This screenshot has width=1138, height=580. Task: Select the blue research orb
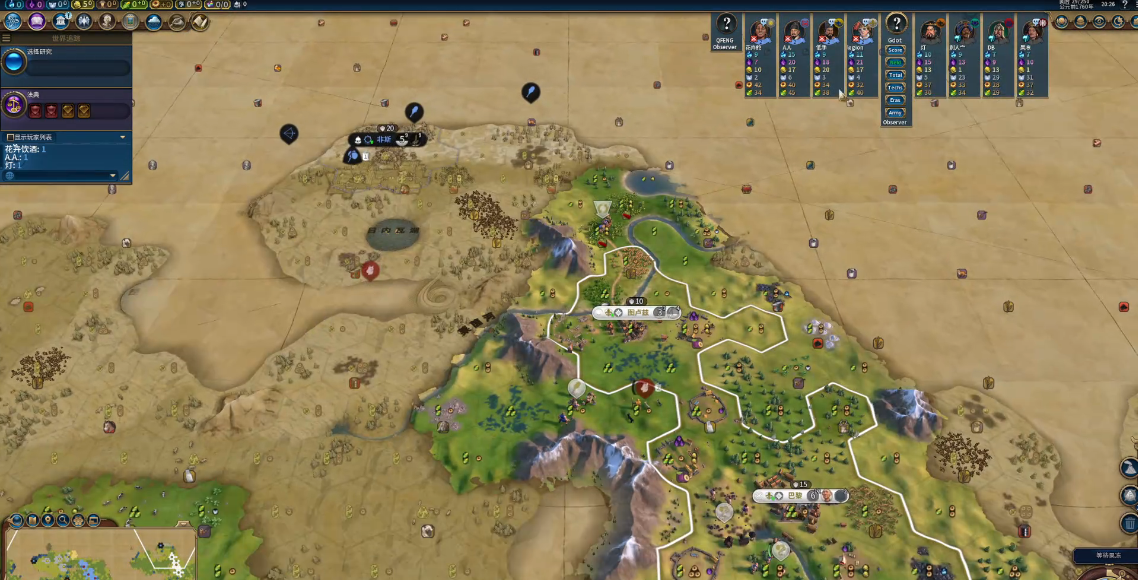click(x=14, y=63)
